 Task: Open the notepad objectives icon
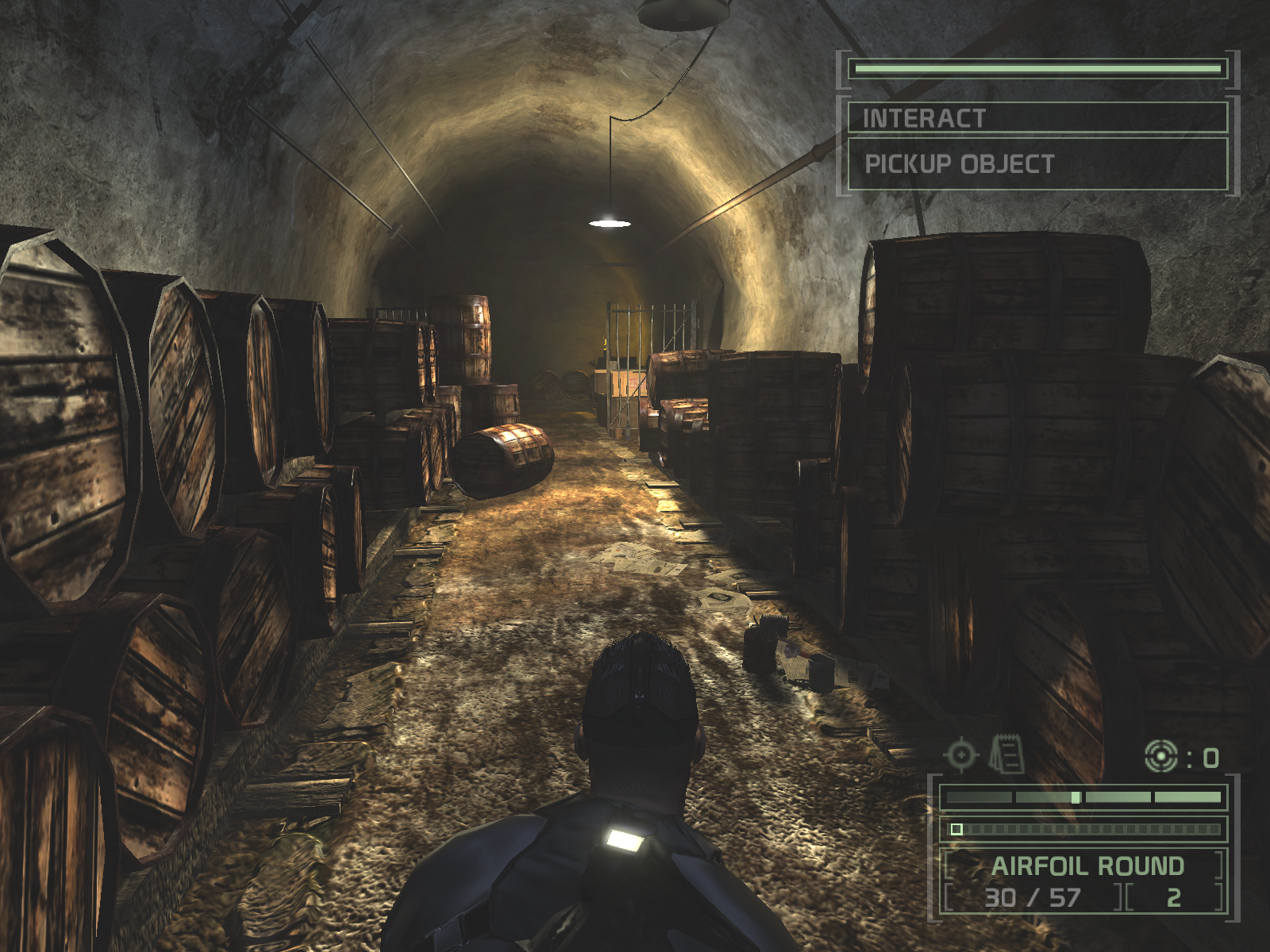(x=1006, y=754)
